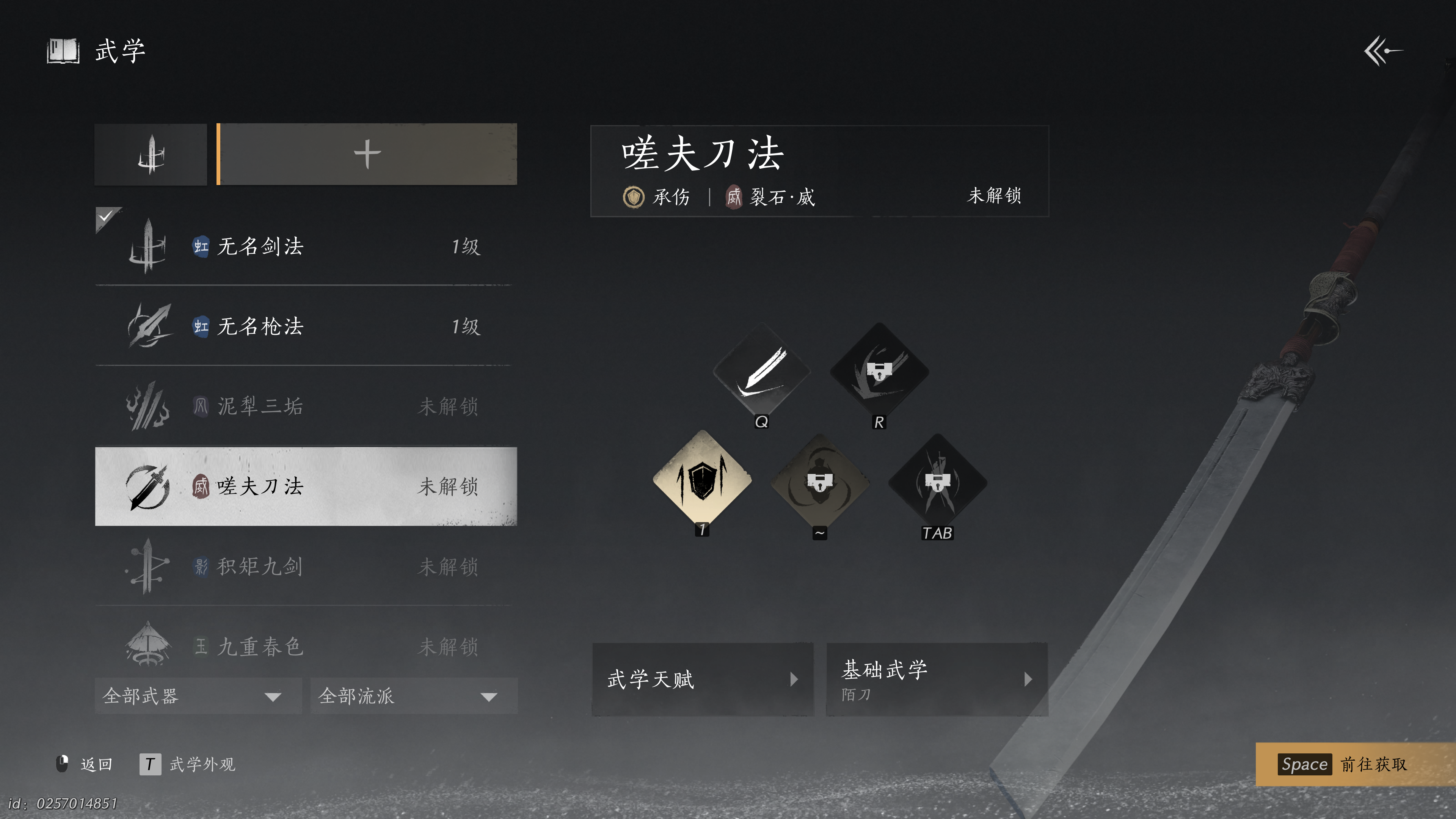Viewport: 1456px width, 819px height.
Task: Select the 无名剑法 sword style icon
Action: point(150,247)
